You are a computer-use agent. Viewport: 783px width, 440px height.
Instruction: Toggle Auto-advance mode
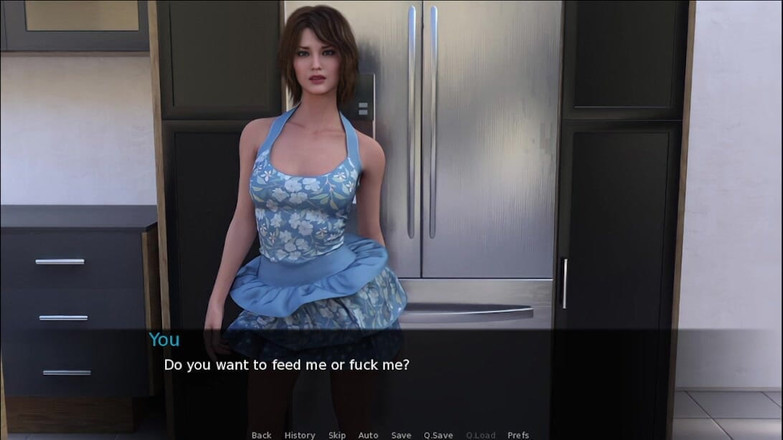click(x=368, y=435)
